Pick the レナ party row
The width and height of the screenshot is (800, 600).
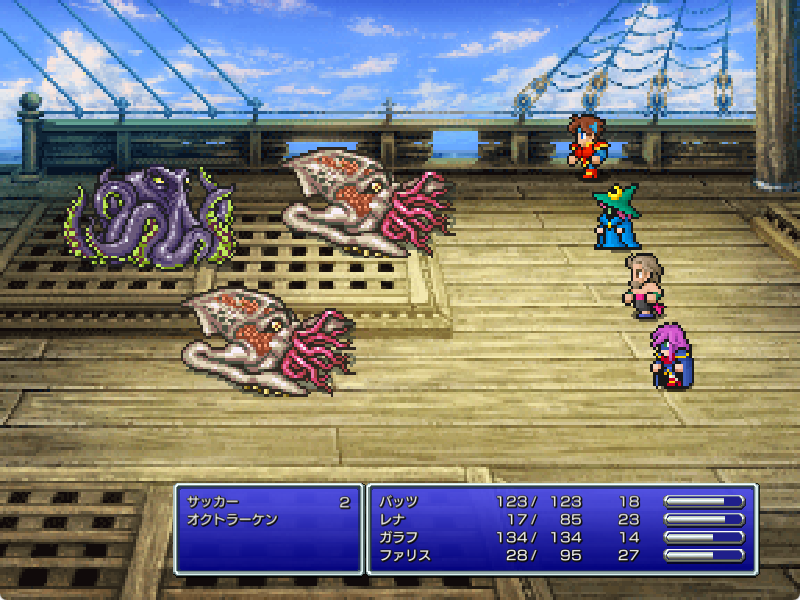[x=393, y=520]
